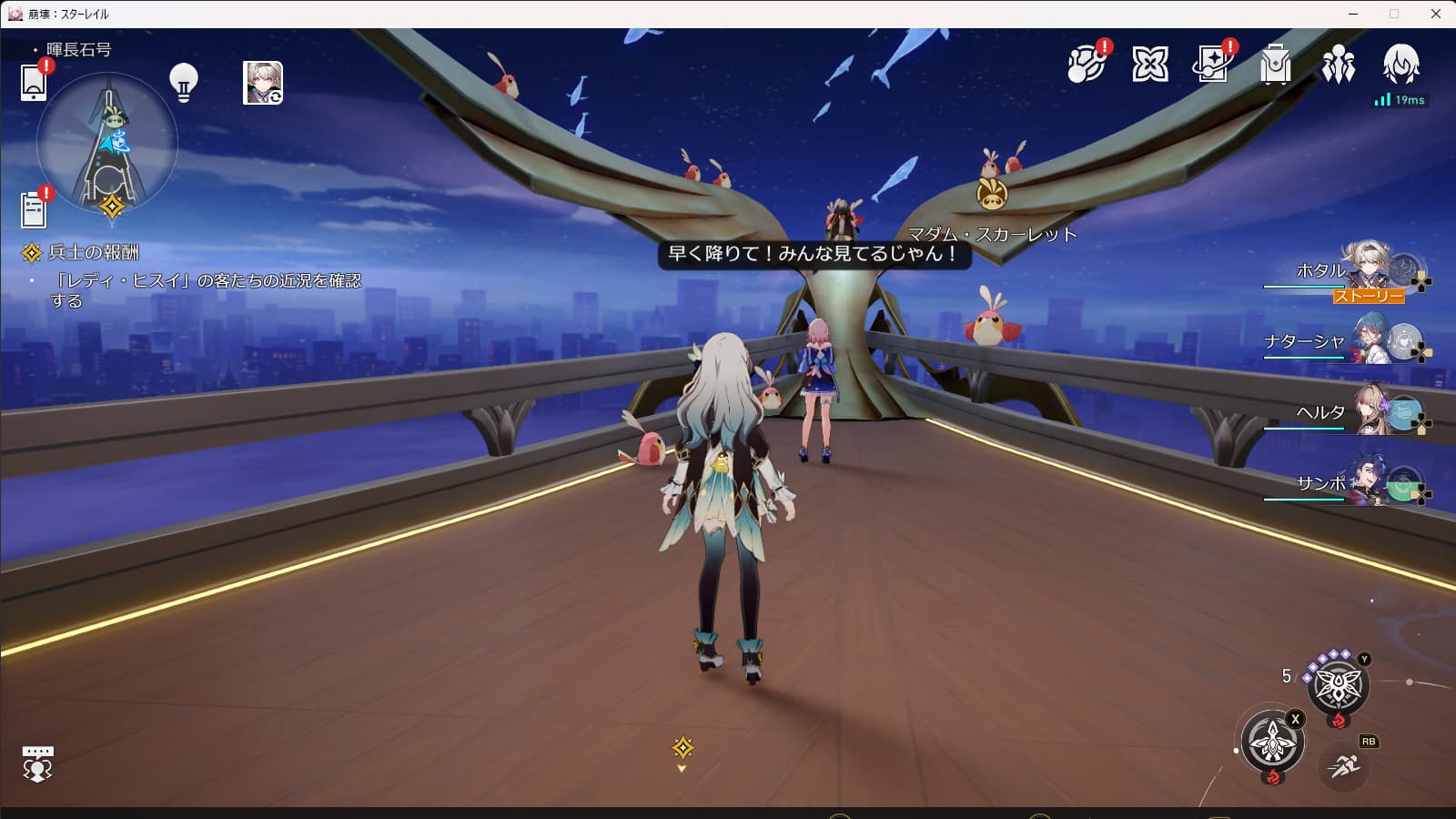Switch to party member サンポ
The width and height of the screenshot is (1456, 819).
(1366, 482)
